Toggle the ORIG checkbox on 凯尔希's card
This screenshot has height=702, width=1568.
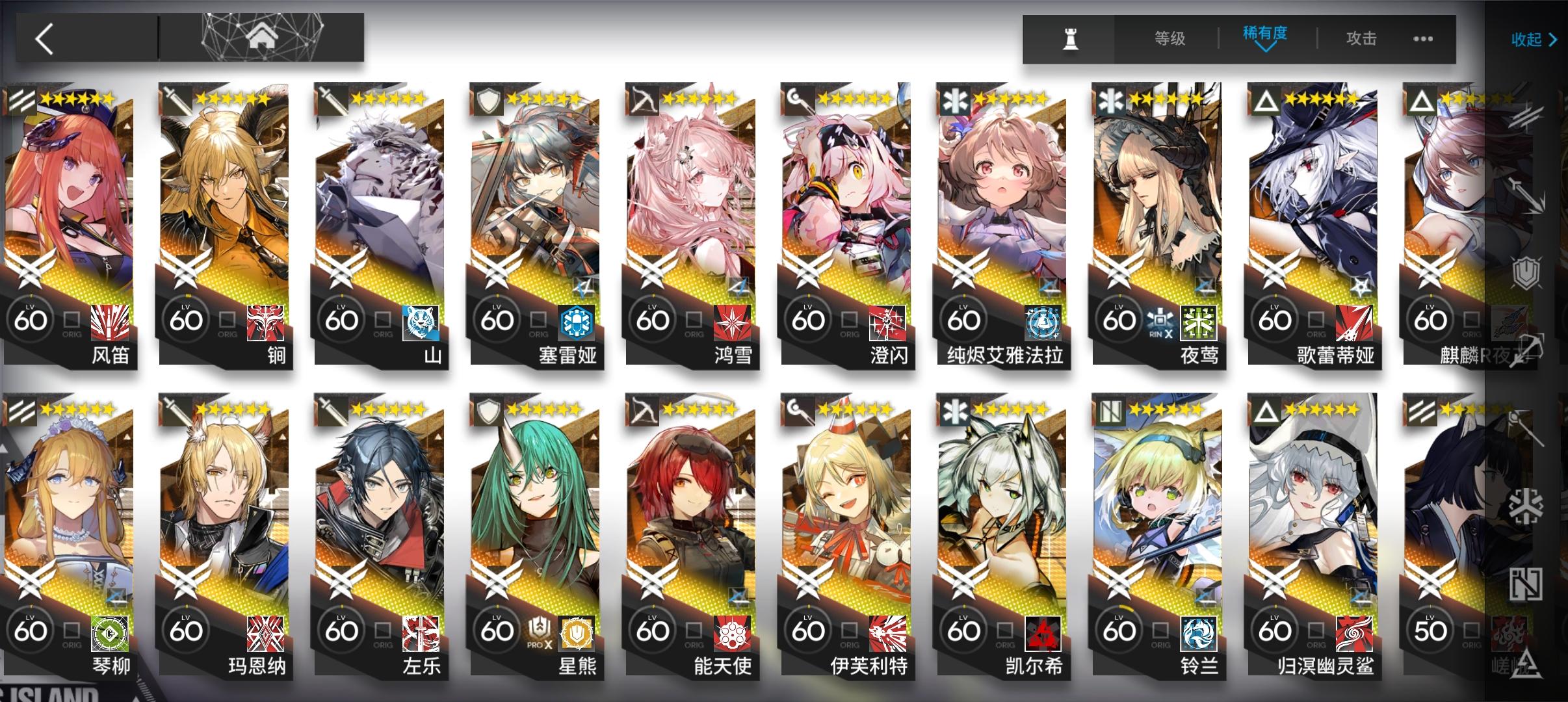1004,629
